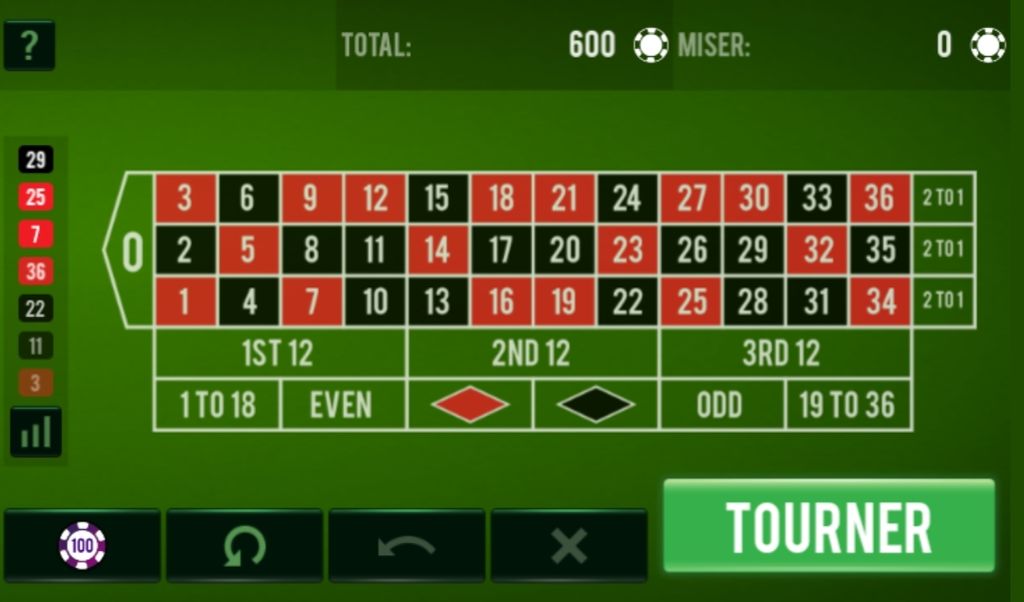The width and height of the screenshot is (1024, 602).
Task: Bet on black with the black diamond
Action: click(x=596, y=405)
